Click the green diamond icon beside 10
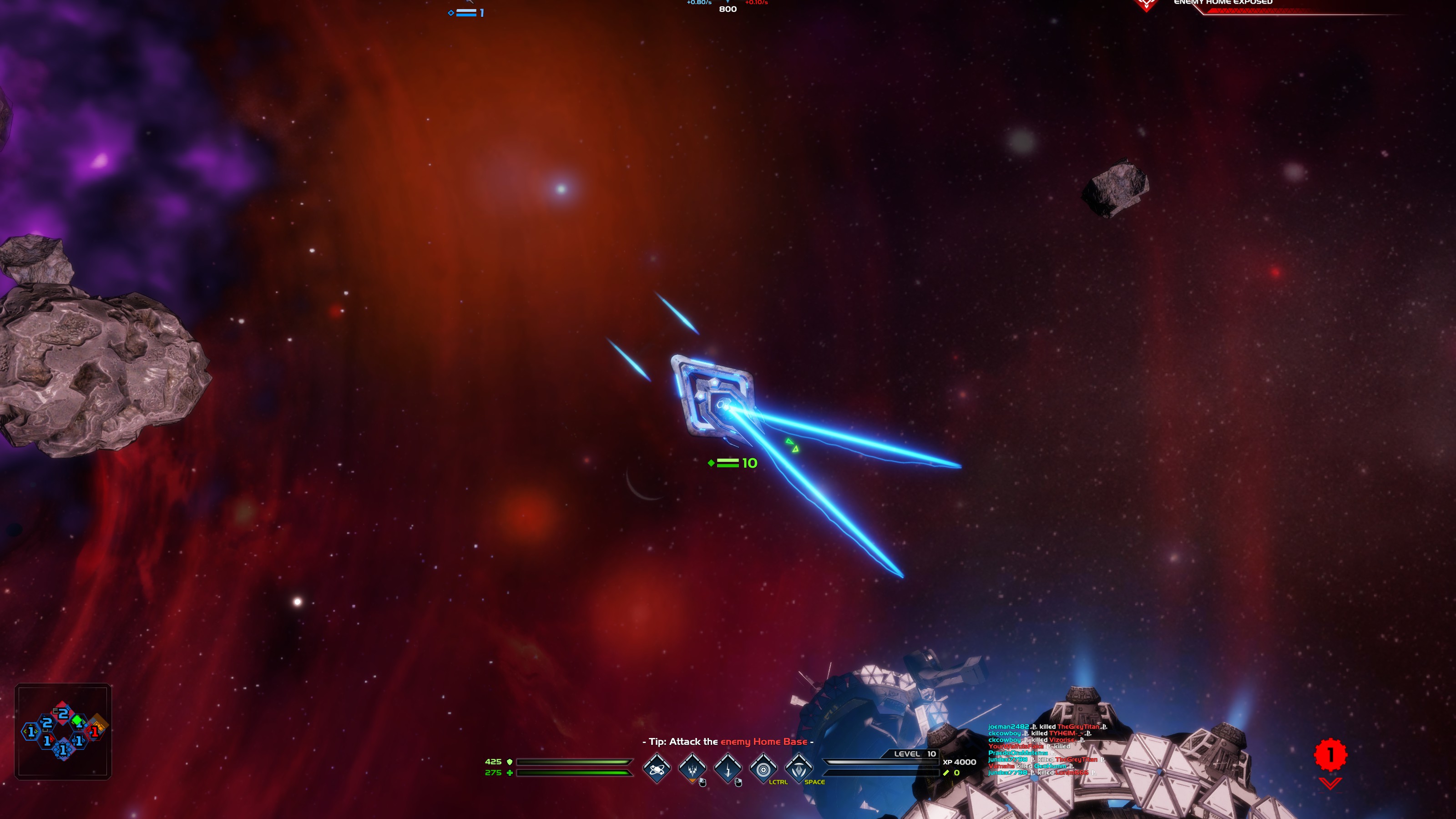The height and width of the screenshot is (819, 1456). click(711, 462)
